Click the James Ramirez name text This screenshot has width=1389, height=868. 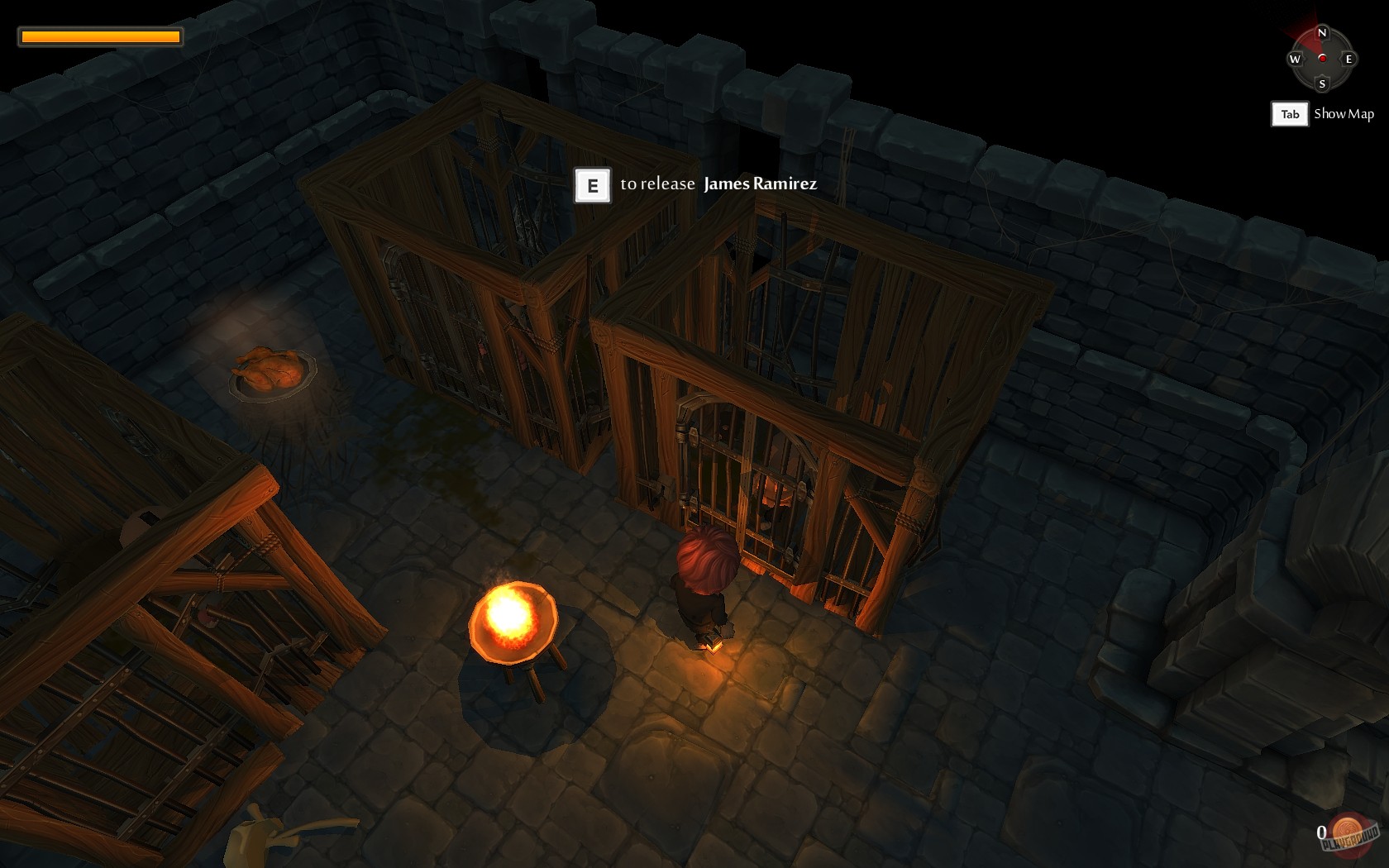point(758,185)
